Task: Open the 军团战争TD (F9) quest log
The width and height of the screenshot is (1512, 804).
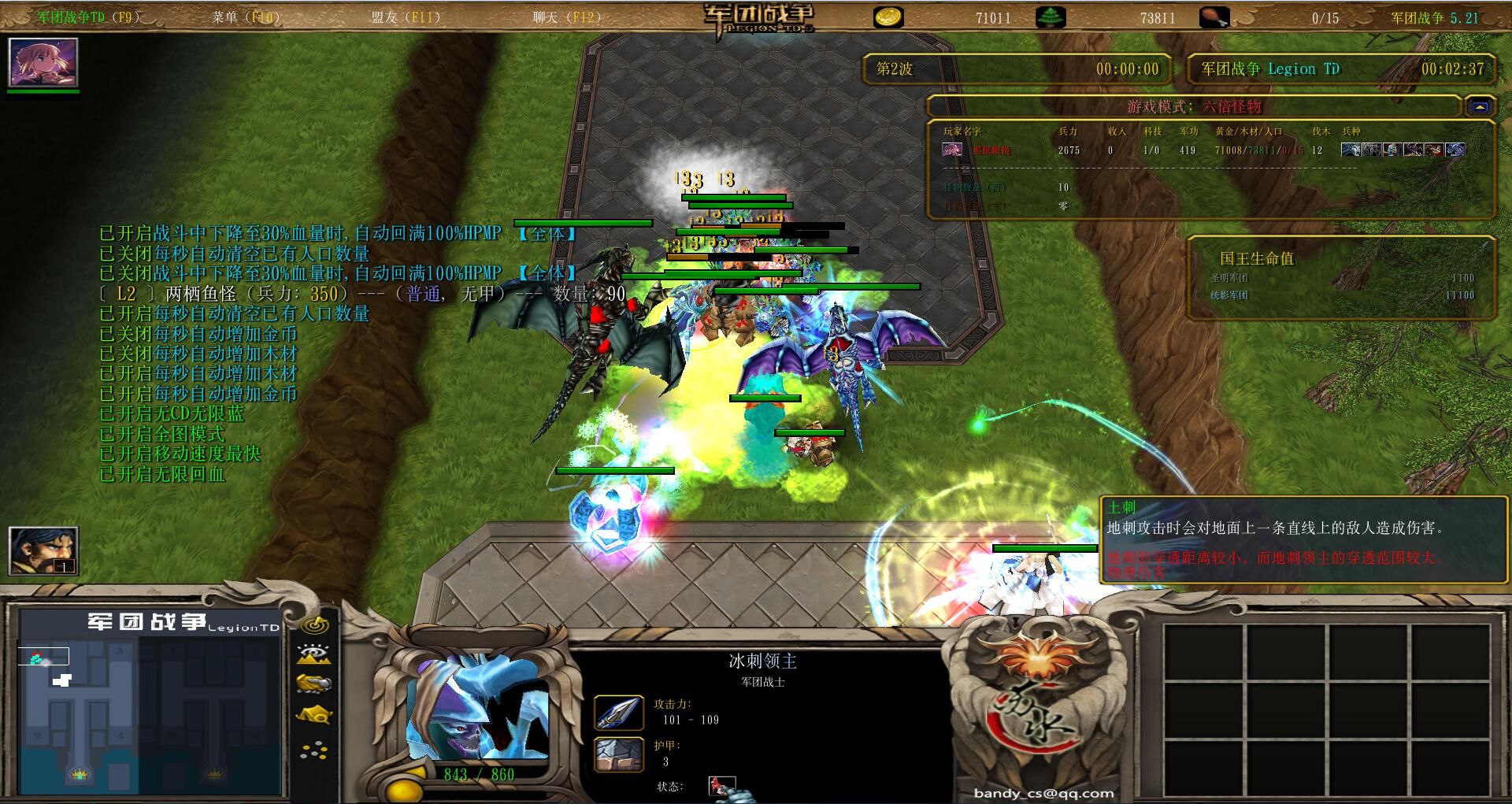Action: [88, 17]
